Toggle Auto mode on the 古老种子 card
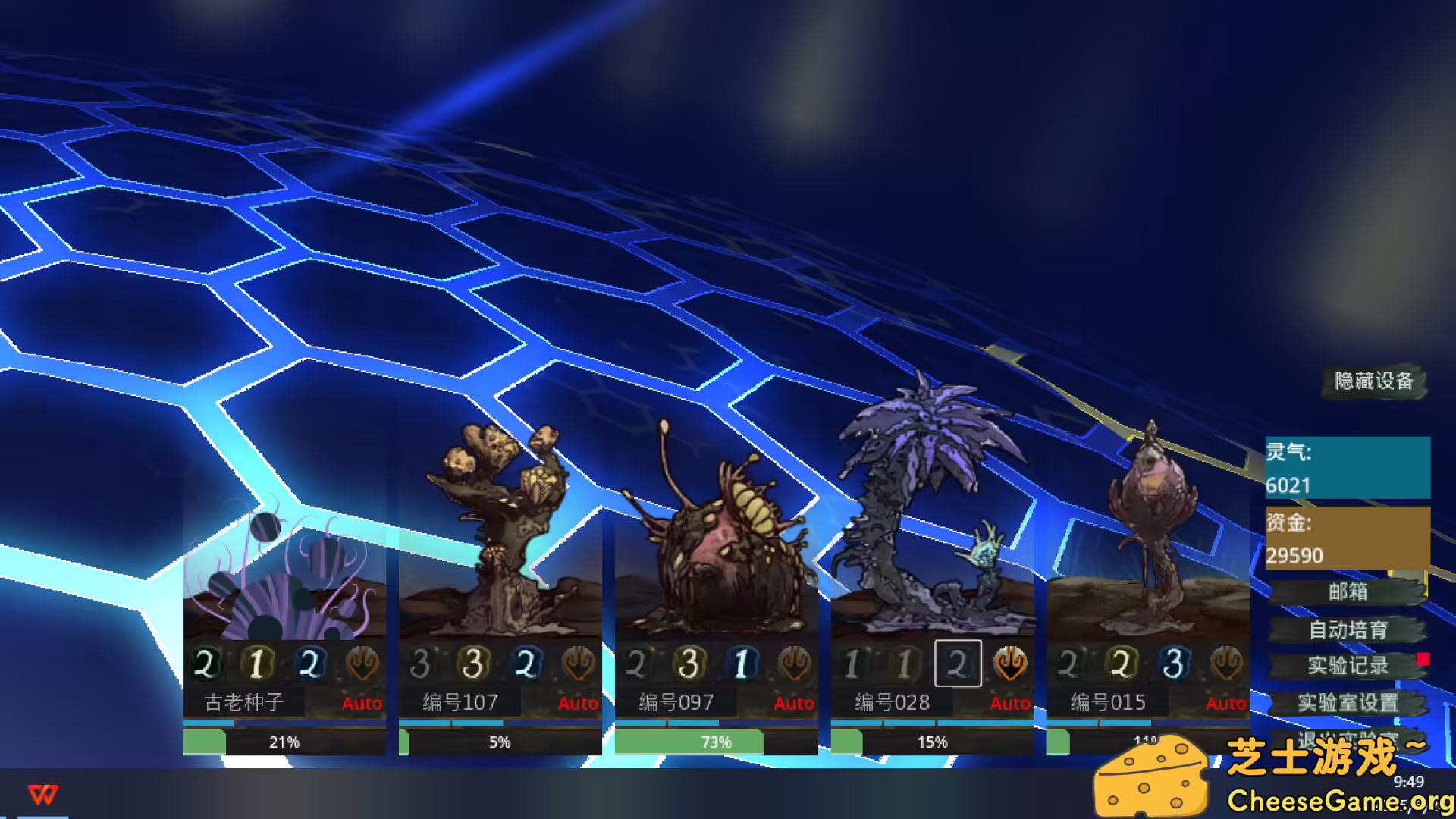 (x=362, y=704)
